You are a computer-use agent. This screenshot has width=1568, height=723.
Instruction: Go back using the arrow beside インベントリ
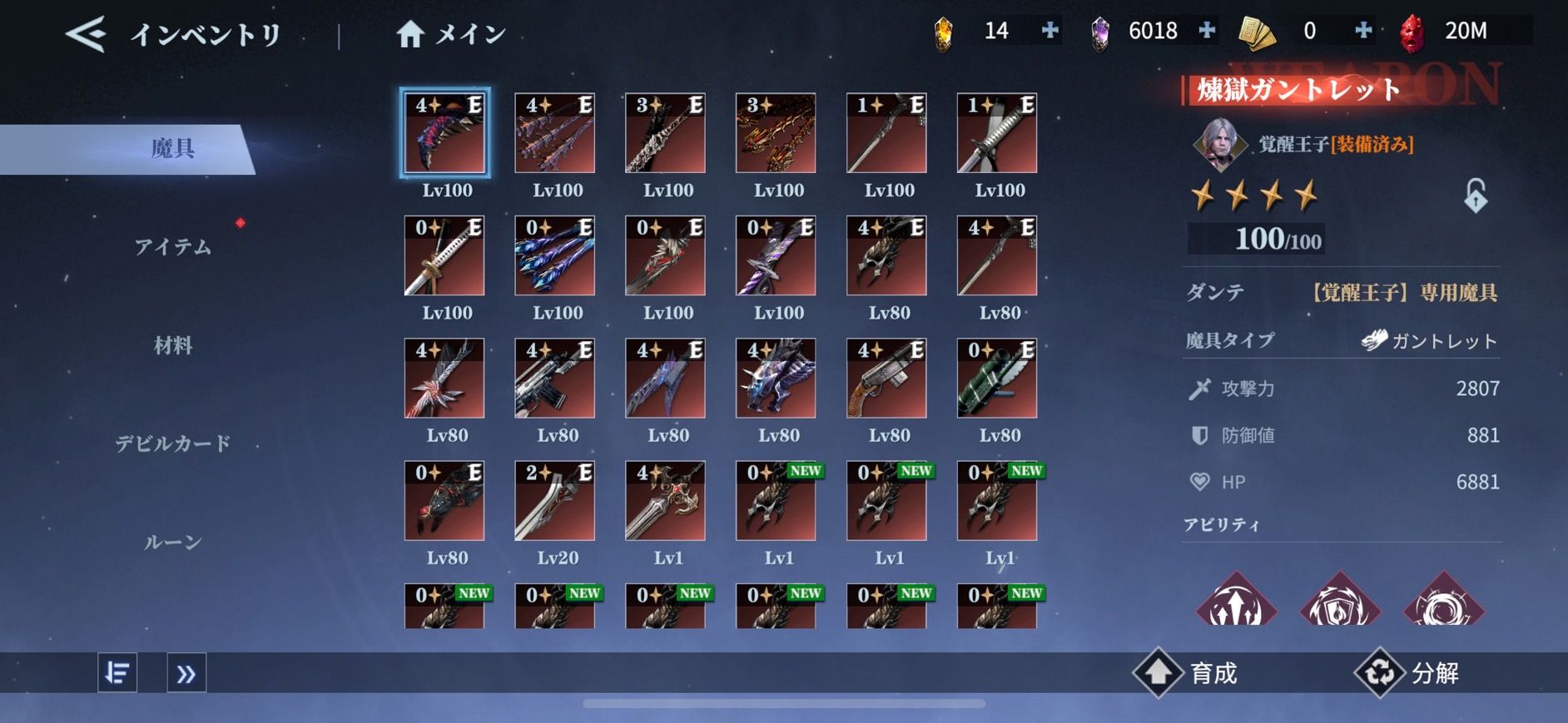click(x=86, y=34)
